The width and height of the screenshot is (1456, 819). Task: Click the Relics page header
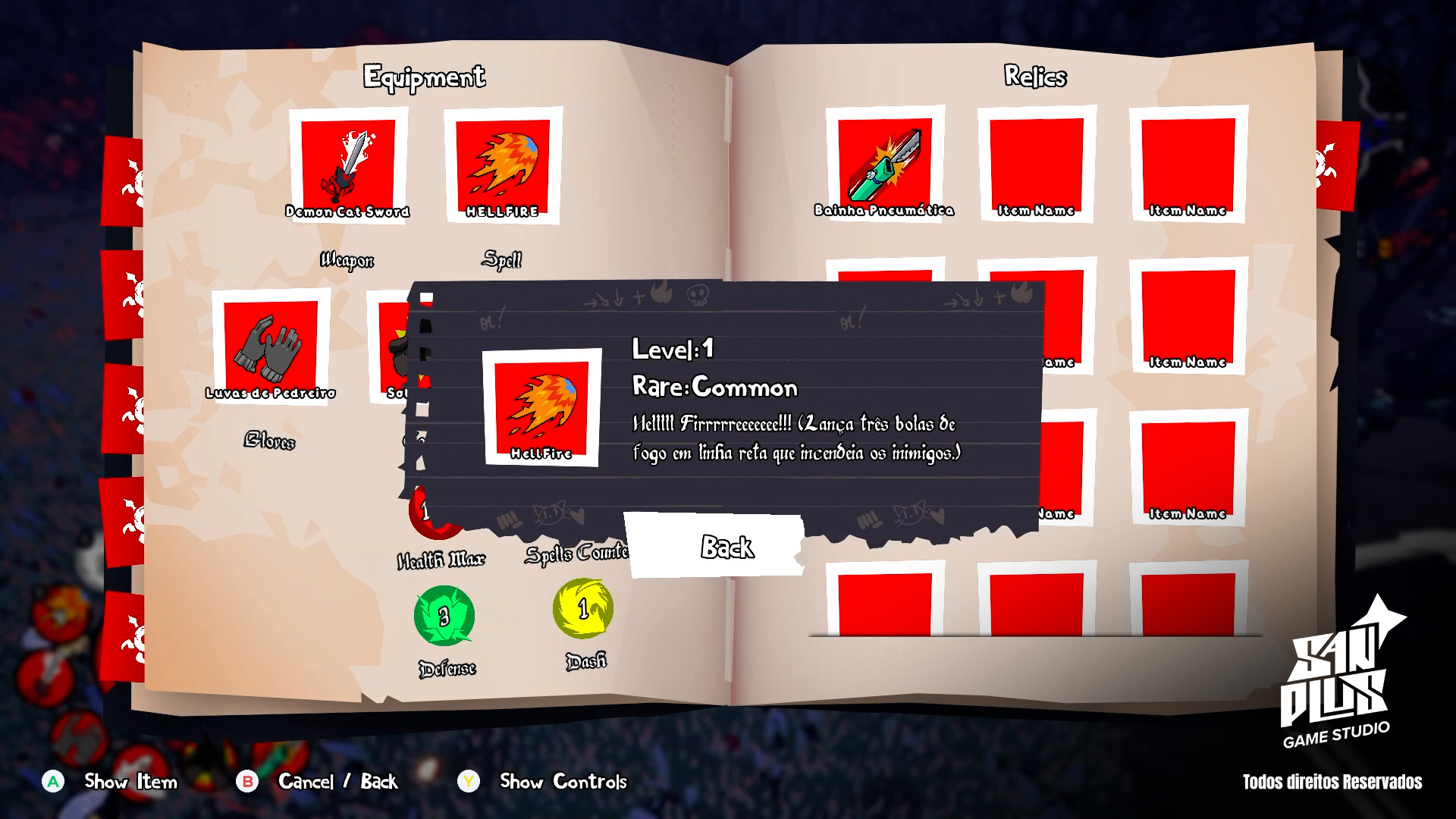pos(1036,76)
